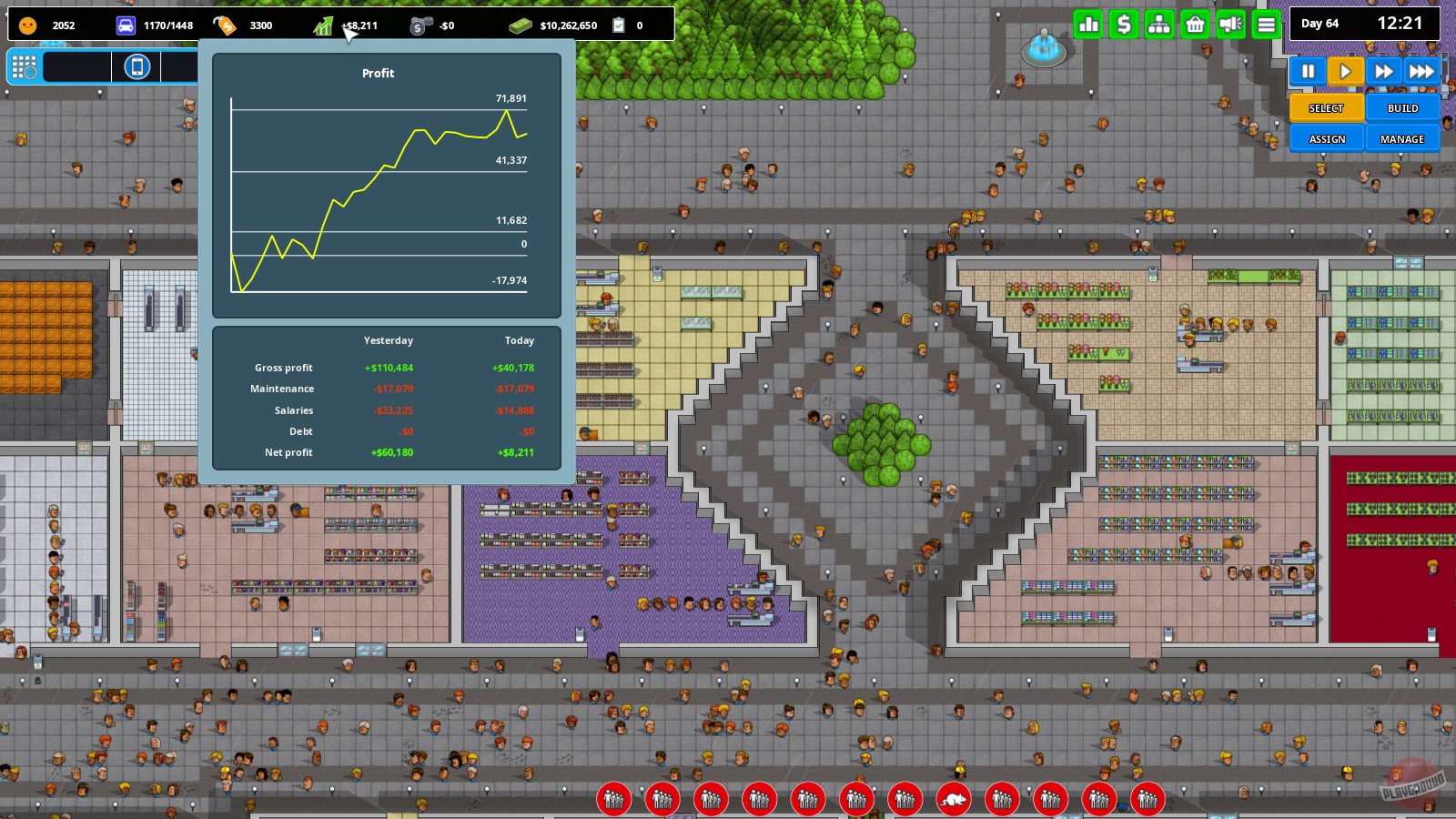Click the smiley customer counter icon
1456x819 pixels.
point(27,25)
